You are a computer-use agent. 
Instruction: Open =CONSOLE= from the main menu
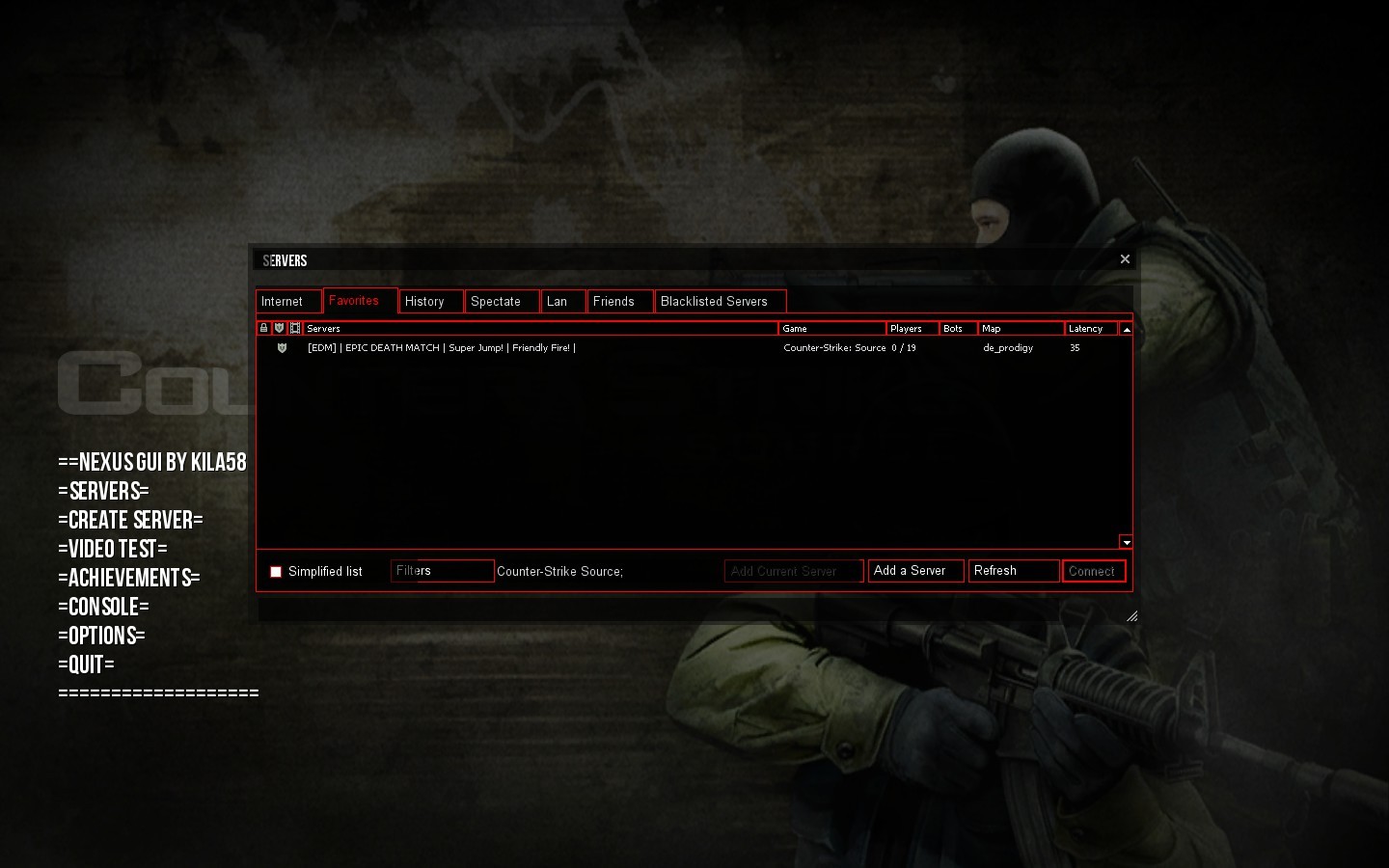coord(102,607)
